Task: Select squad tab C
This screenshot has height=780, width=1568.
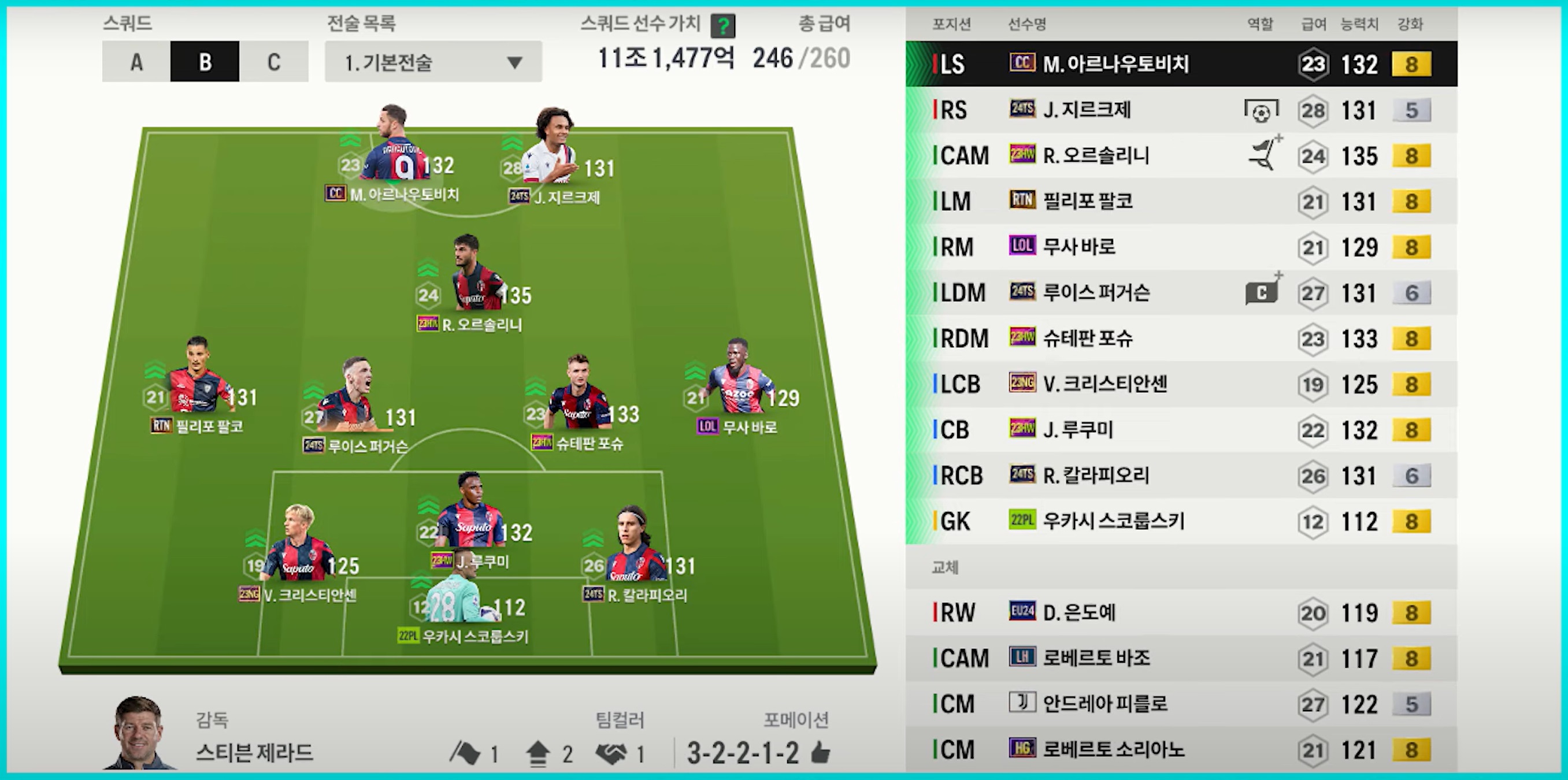Action: (x=274, y=61)
